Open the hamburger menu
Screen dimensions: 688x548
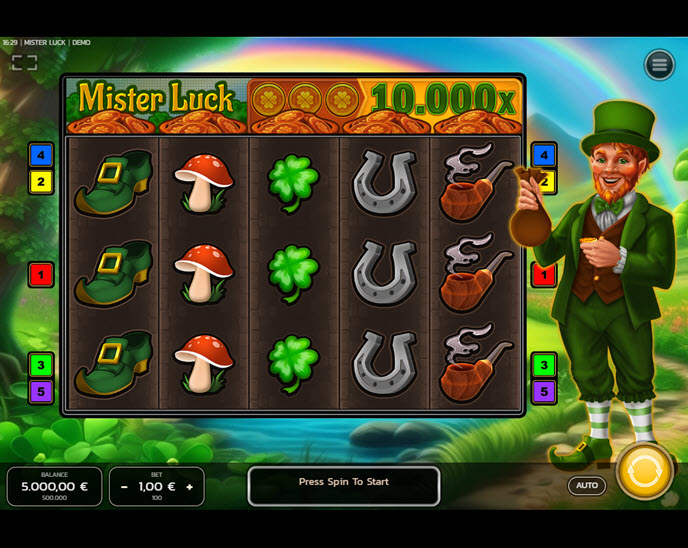(659, 65)
